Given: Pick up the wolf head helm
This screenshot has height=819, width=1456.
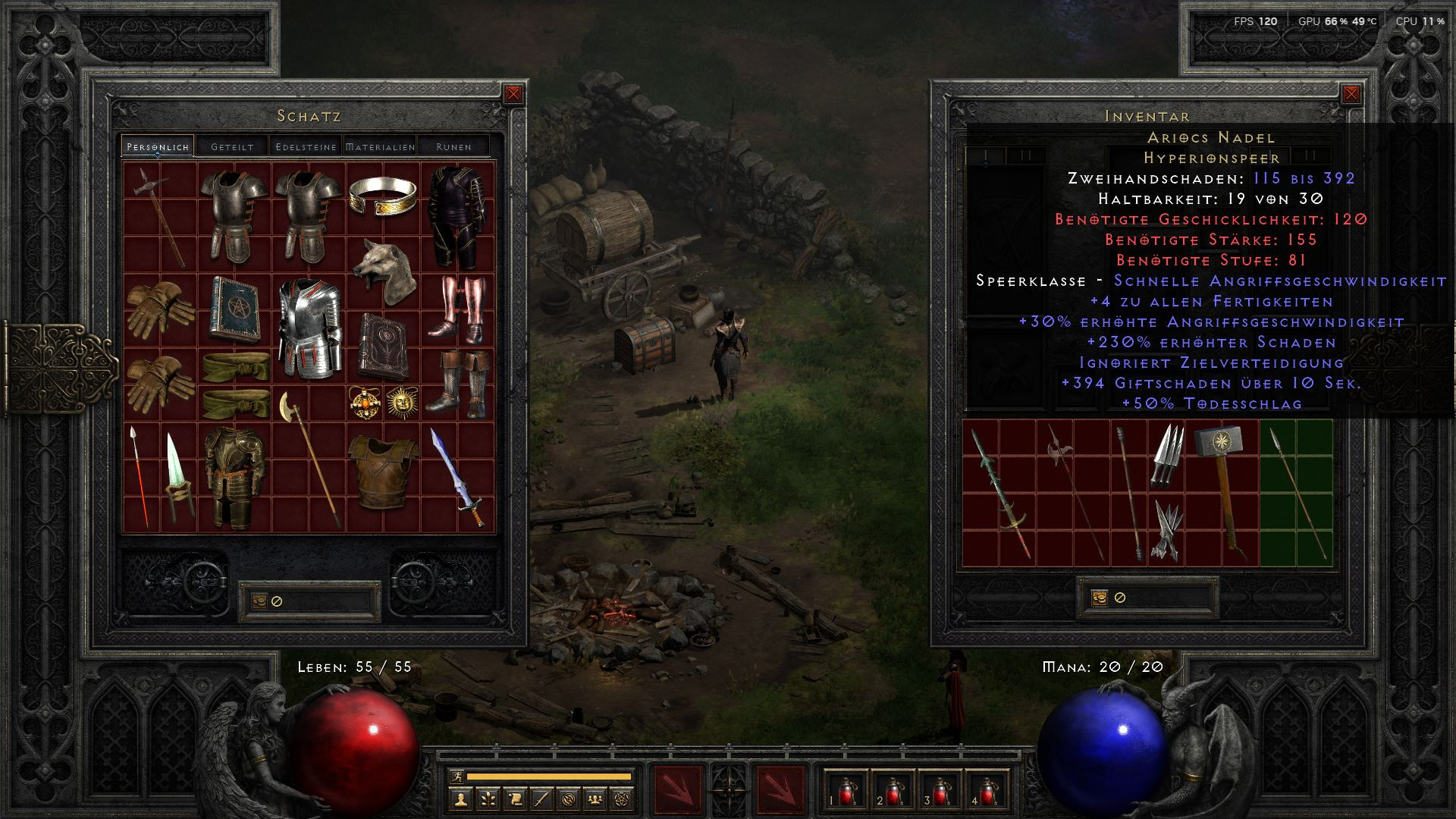Looking at the screenshot, I should click(x=384, y=271).
